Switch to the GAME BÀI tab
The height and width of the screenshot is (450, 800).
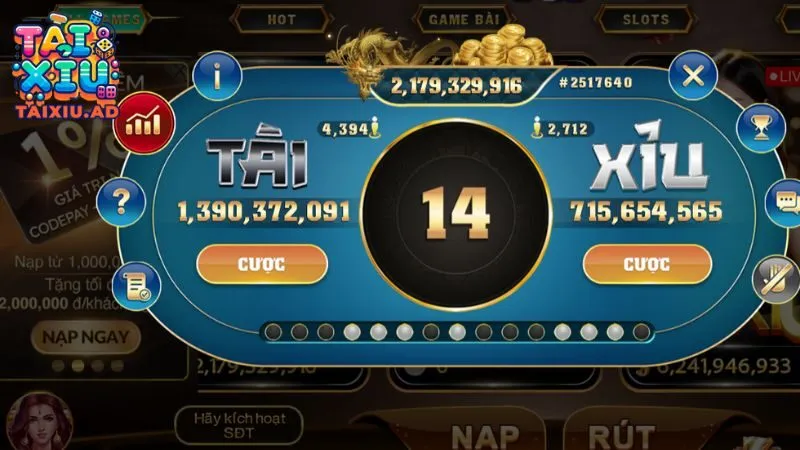click(463, 19)
